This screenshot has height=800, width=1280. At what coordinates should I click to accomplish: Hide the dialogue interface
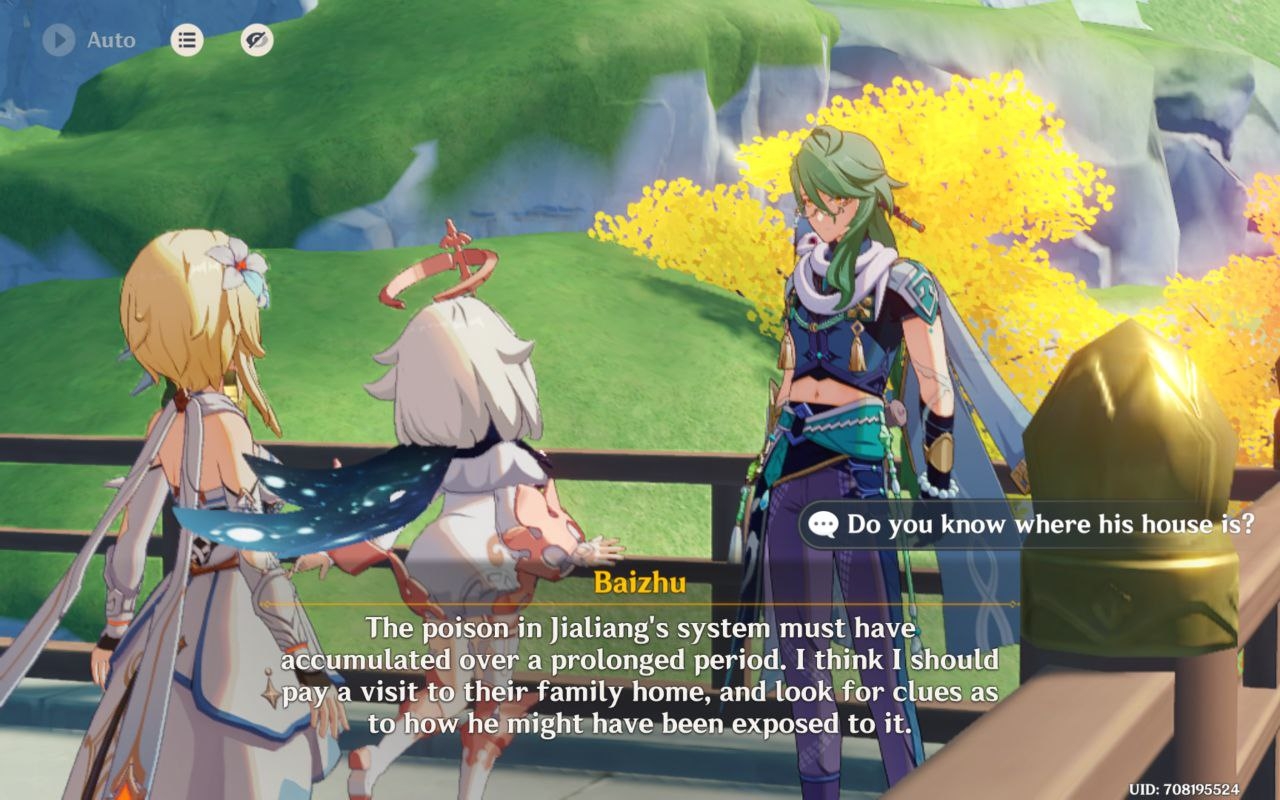[x=257, y=40]
